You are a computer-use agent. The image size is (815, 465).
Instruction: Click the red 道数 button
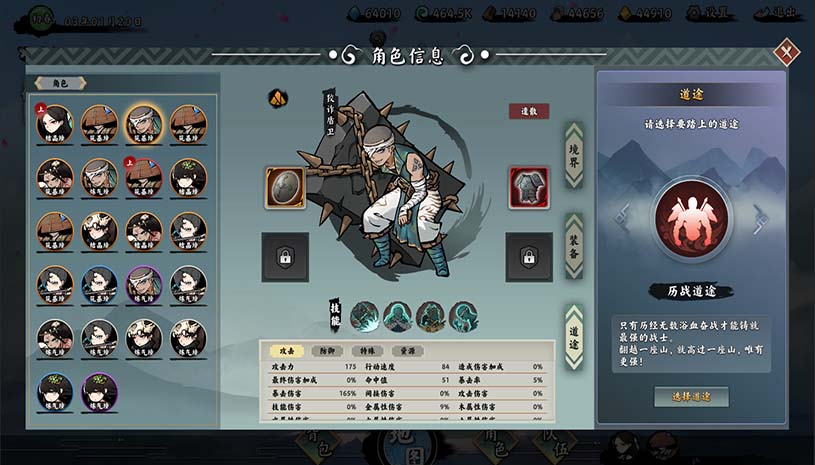click(x=529, y=111)
